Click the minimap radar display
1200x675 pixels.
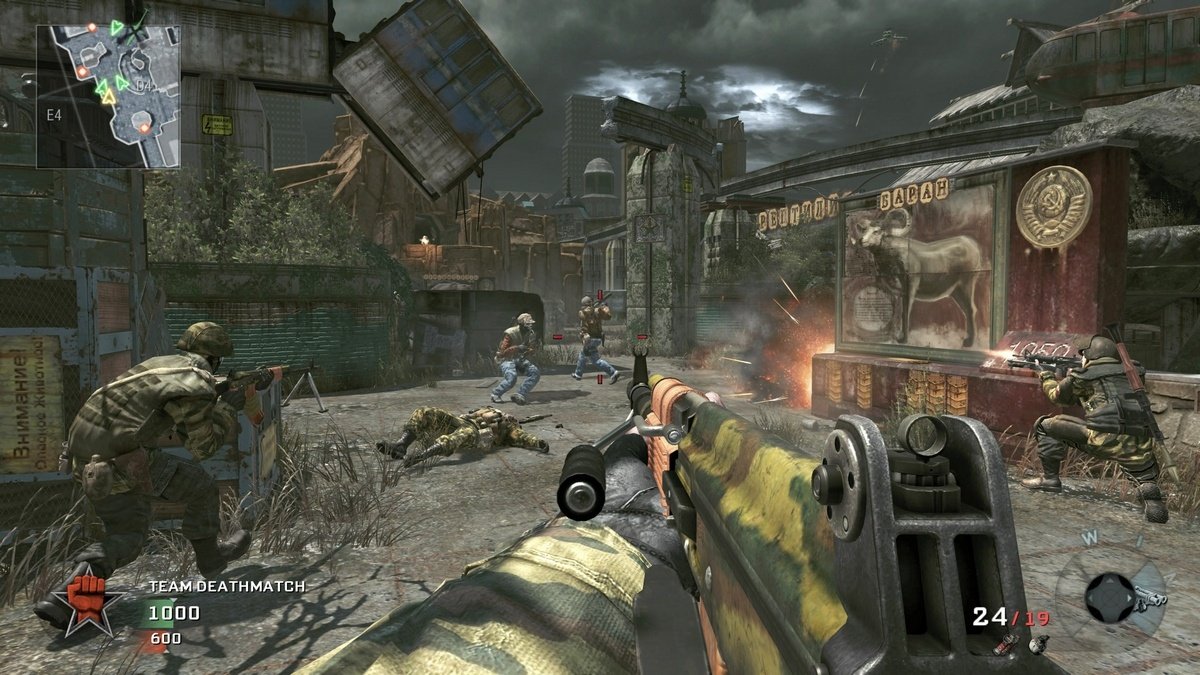[109, 96]
